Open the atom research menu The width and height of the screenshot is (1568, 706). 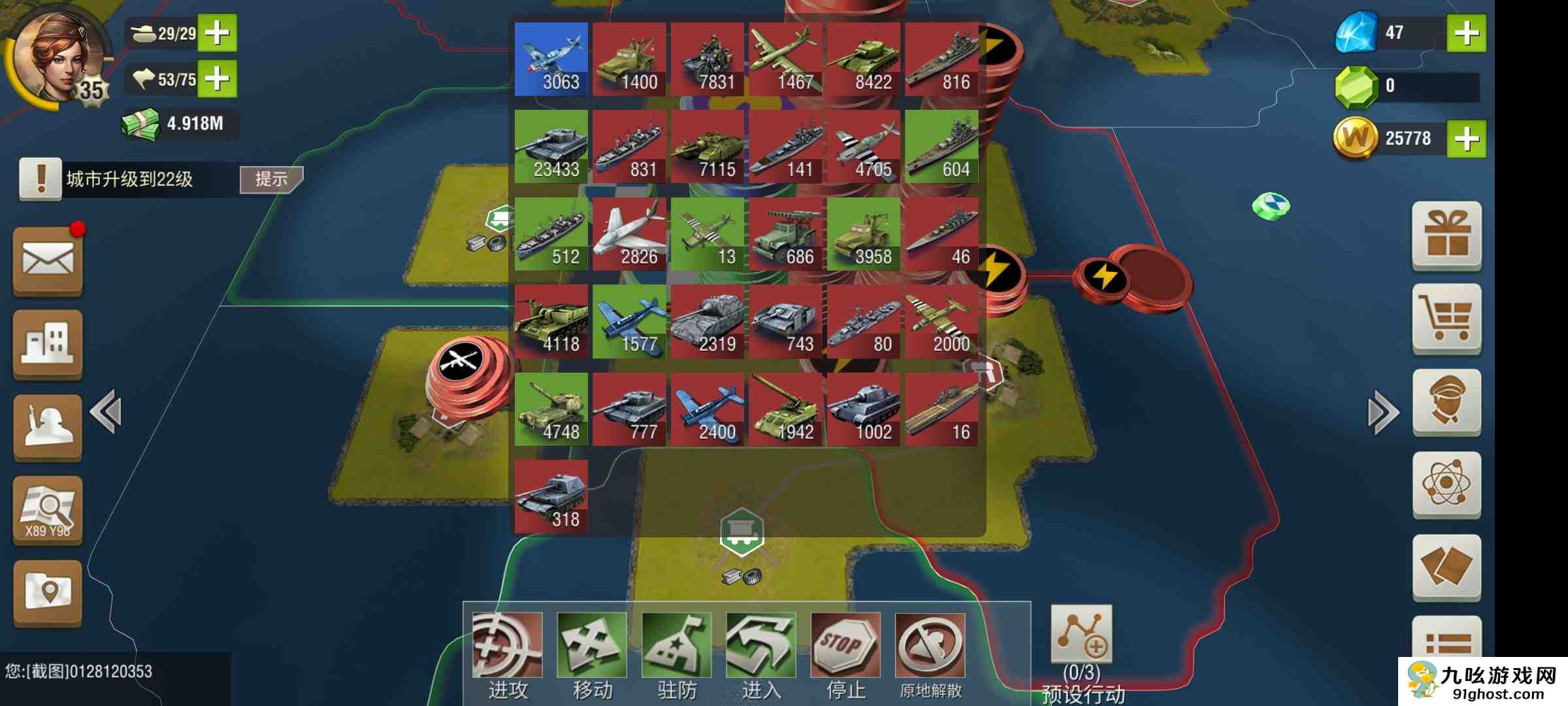pos(1446,484)
